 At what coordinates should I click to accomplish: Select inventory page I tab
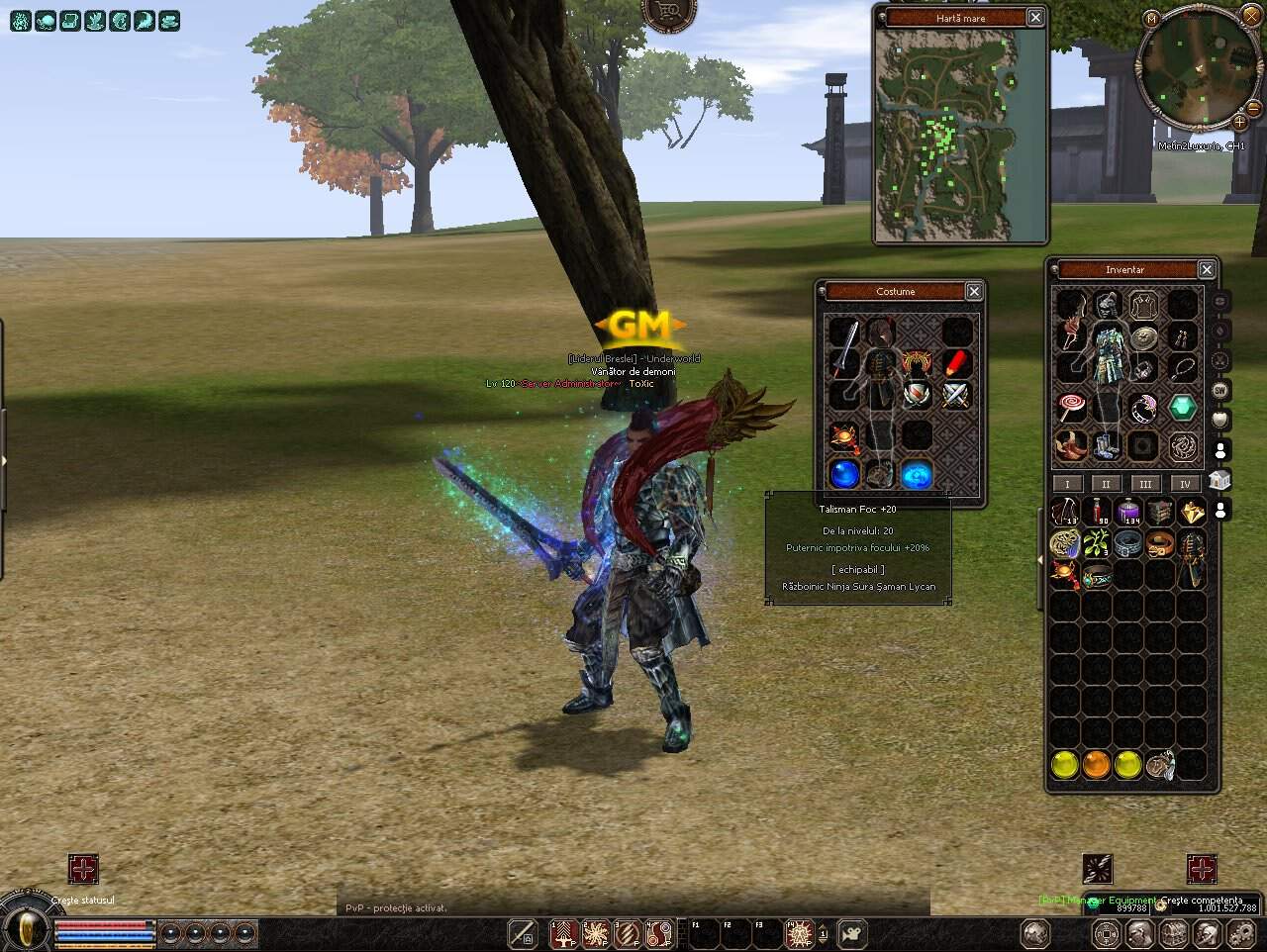(x=1066, y=484)
